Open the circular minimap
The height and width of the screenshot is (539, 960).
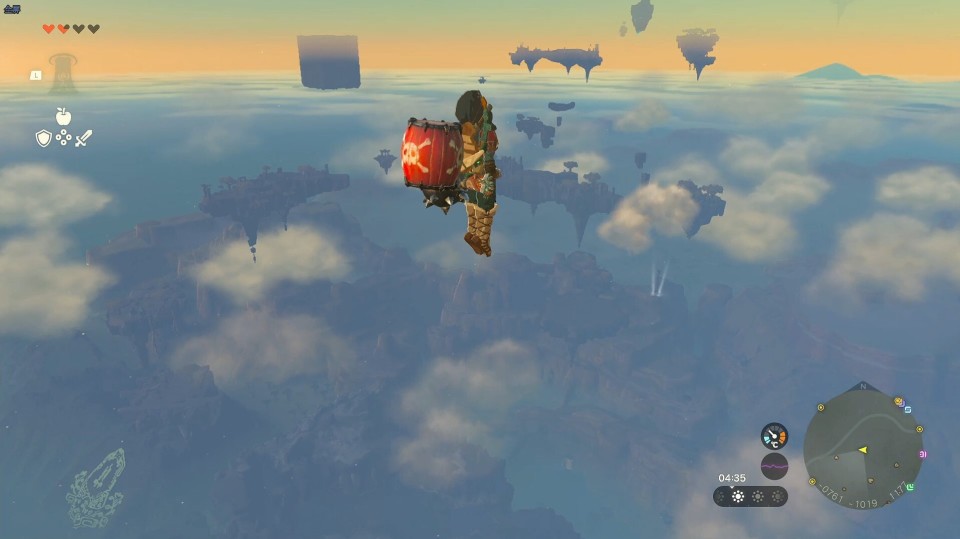pyautogui.click(x=864, y=447)
